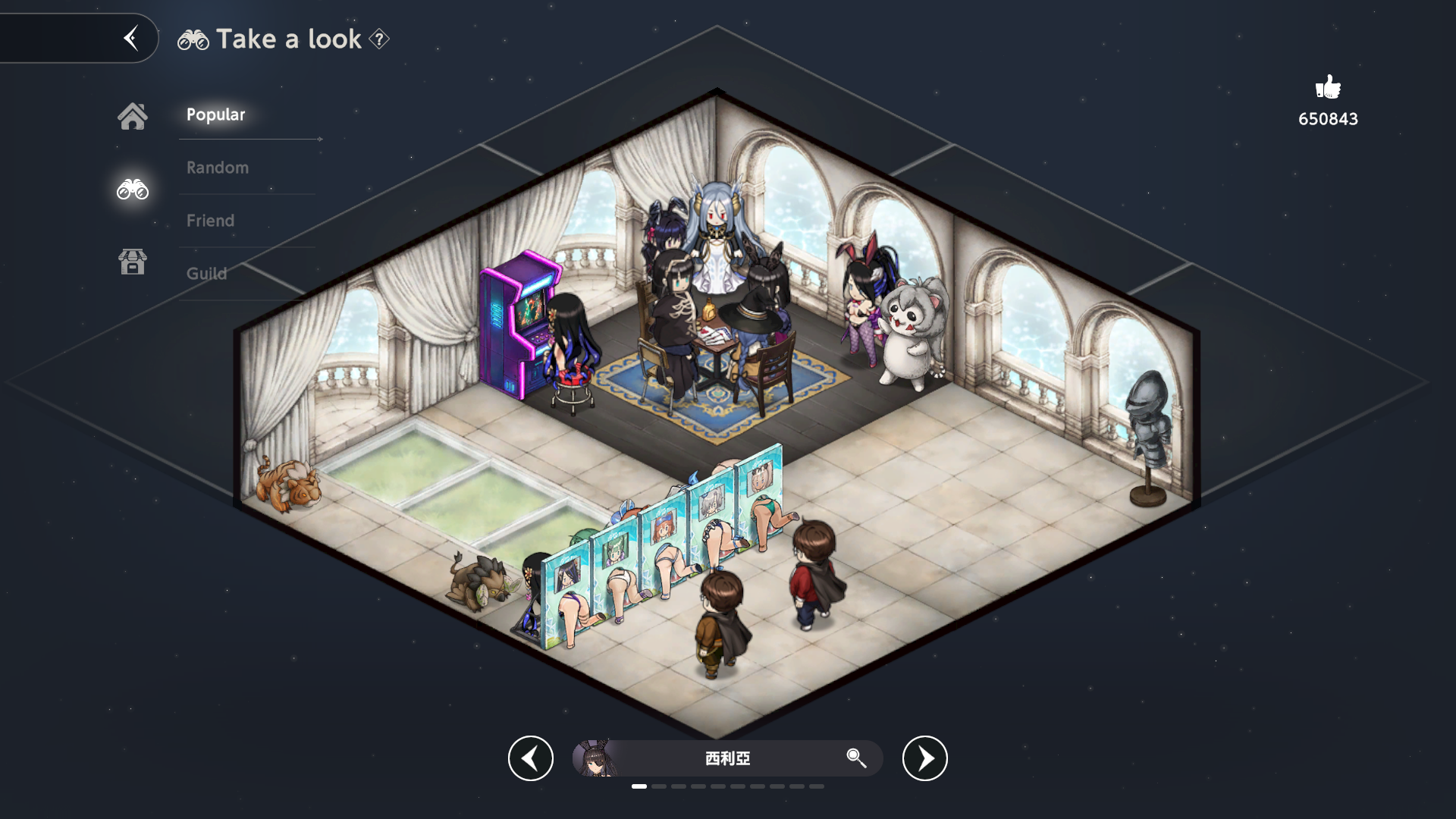This screenshot has width=1456, height=819.
Task: Switch to the Random tab
Action: coord(218,168)
